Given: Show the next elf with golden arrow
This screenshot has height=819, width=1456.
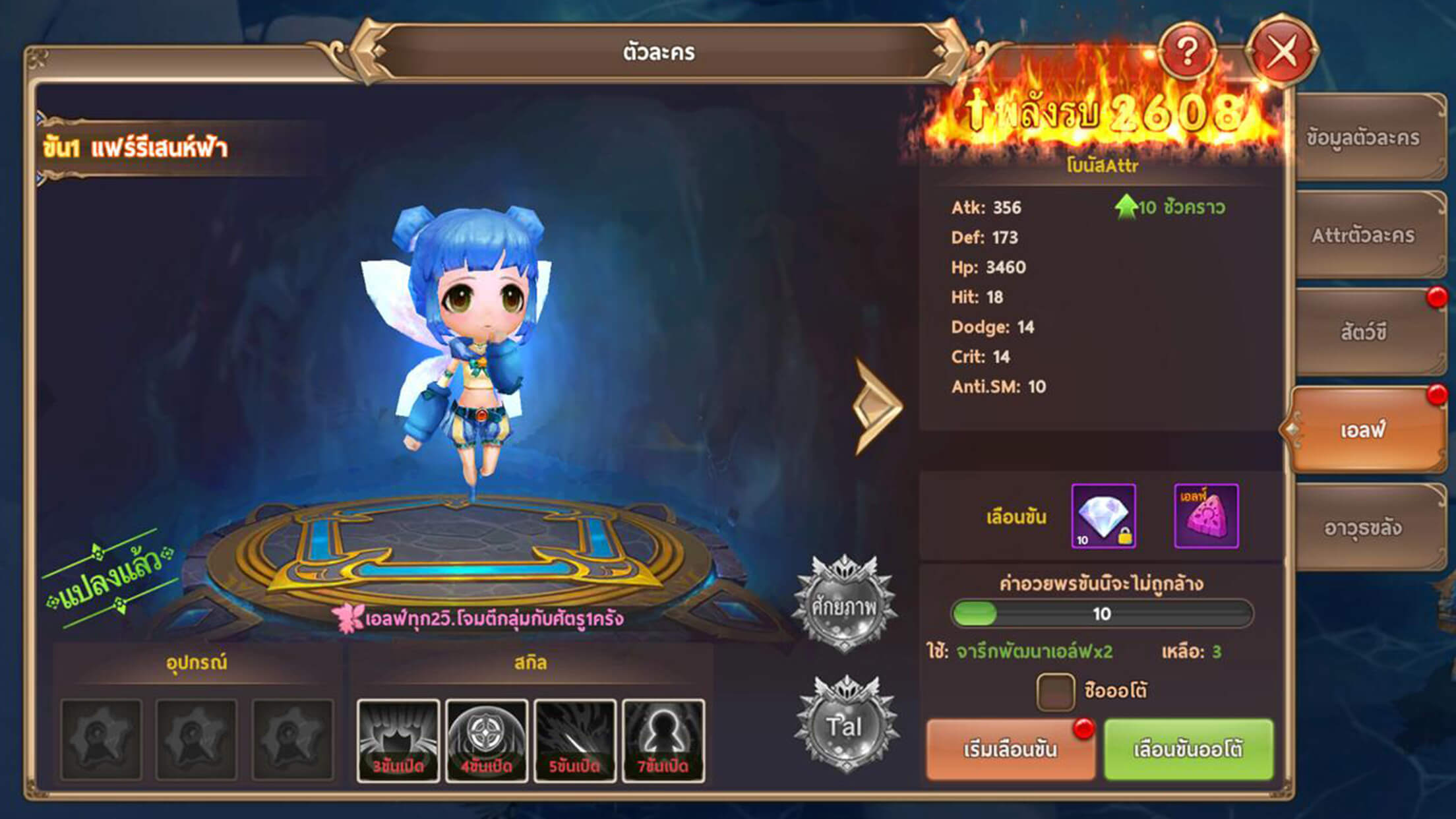Looking at the screenshot, I should pos(876,406).
